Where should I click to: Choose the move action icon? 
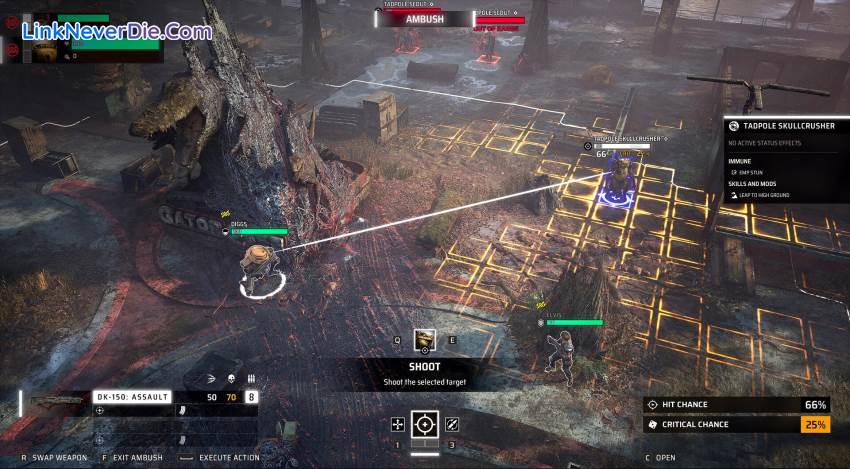[x=398, y=425]
